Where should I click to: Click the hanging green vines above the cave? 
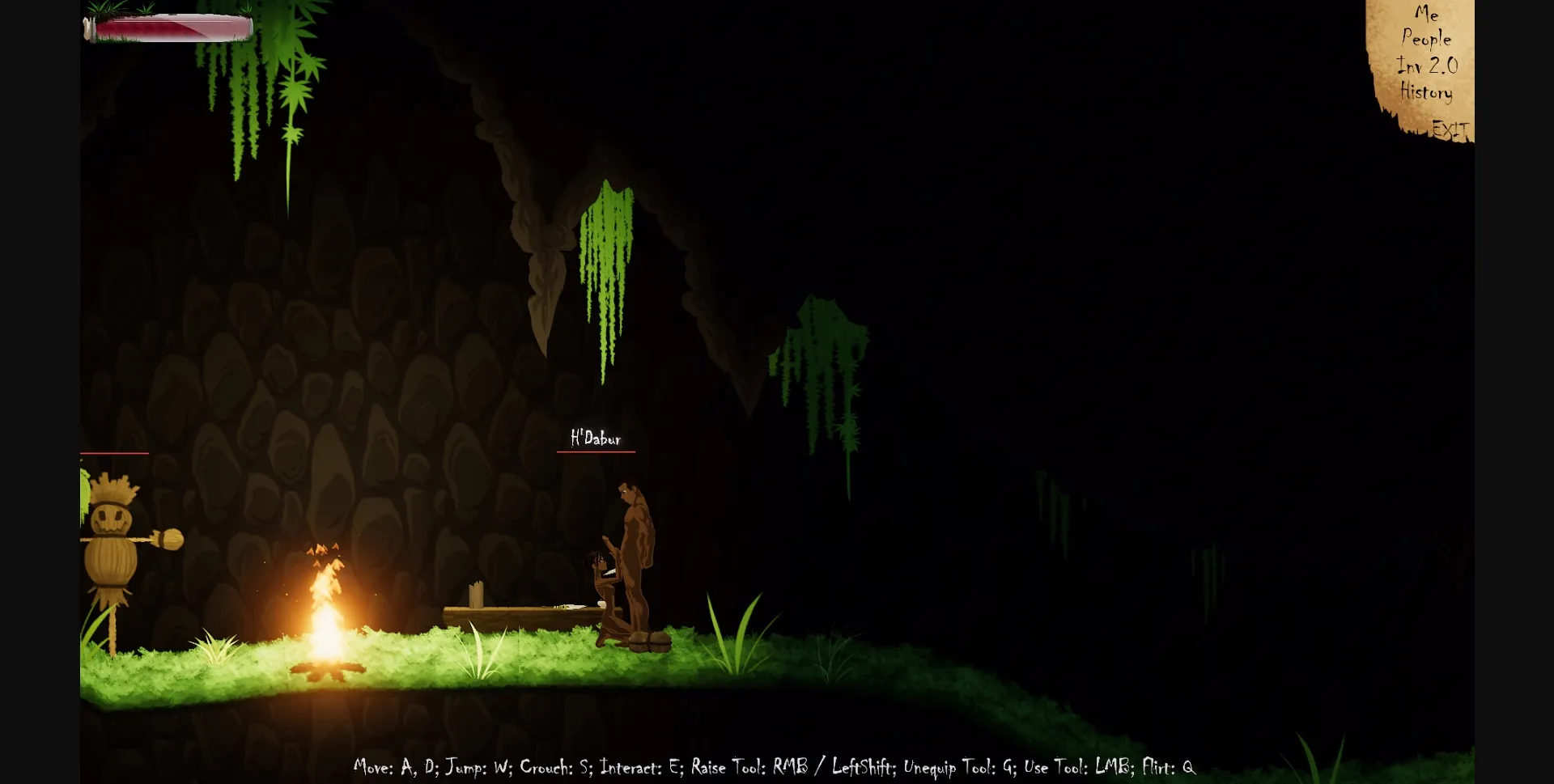click(x=605, y=267)
